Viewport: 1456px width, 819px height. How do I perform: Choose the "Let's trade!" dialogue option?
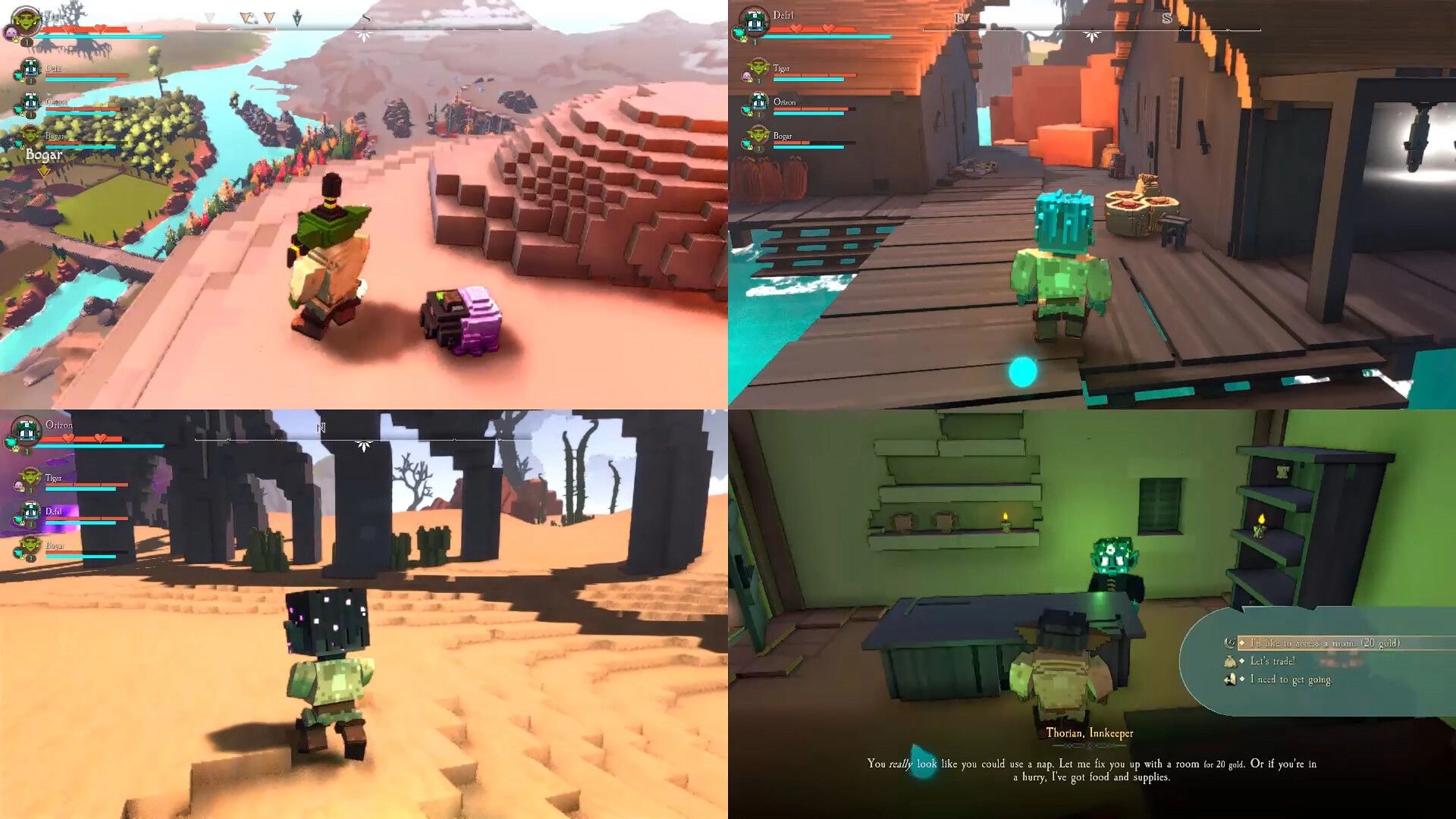pyautogui.click(x=1274, y=661)
